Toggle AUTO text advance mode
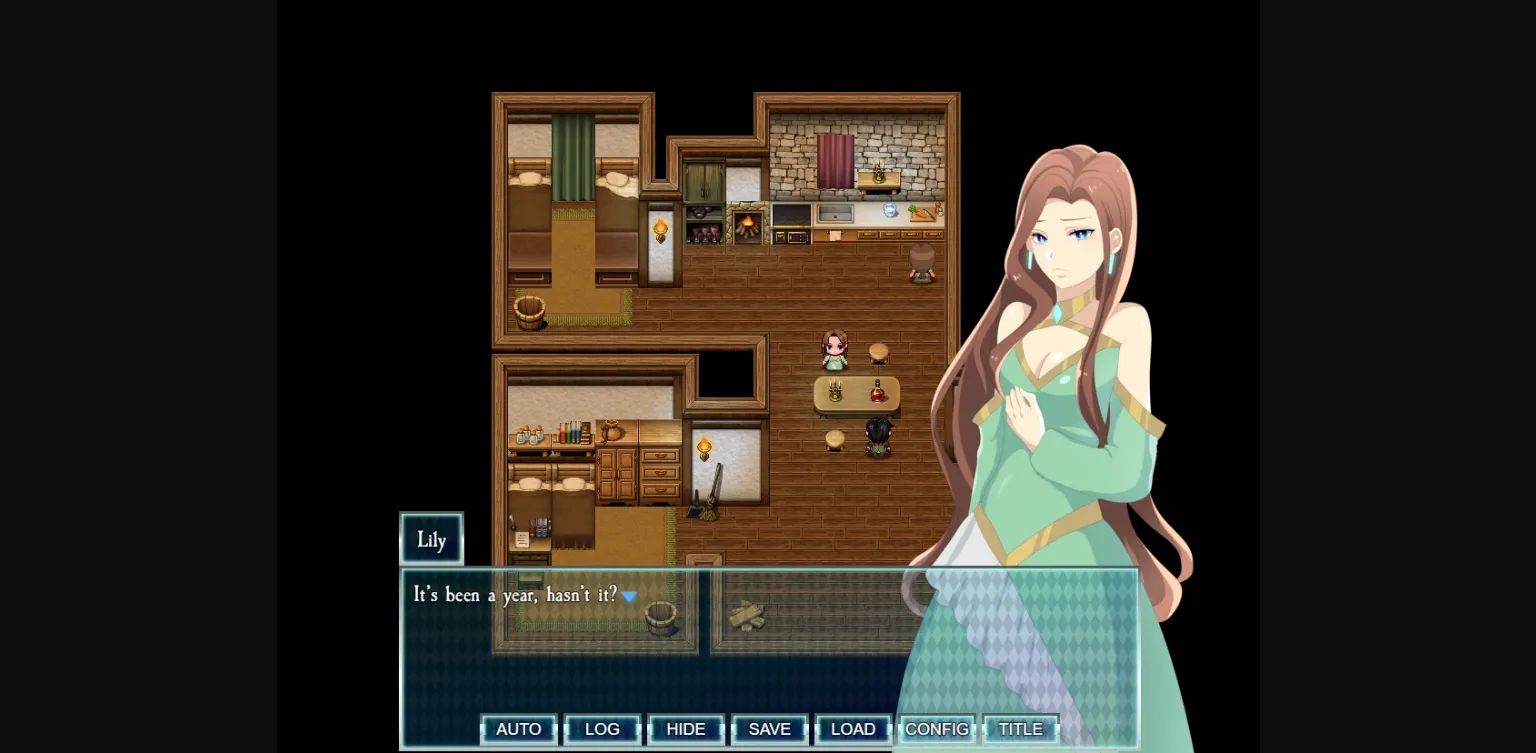Image resolution: width=1536 pixels, height=753 pixels. pos(518,729)
